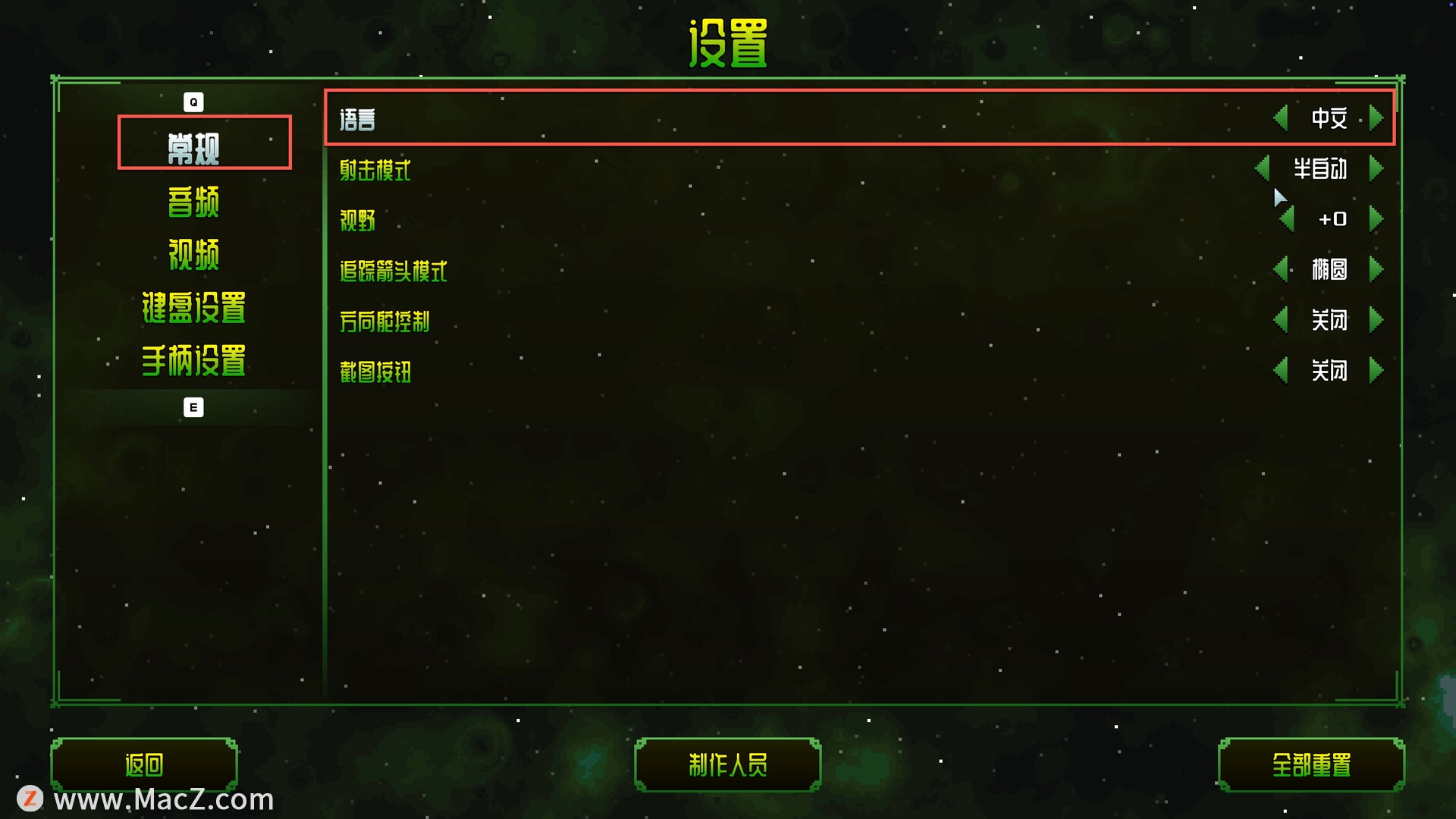Click the left arrow for 方向舵控制
Image resolution: width=1456 pixels, height=819 pixels.
tap(1281, 320)
